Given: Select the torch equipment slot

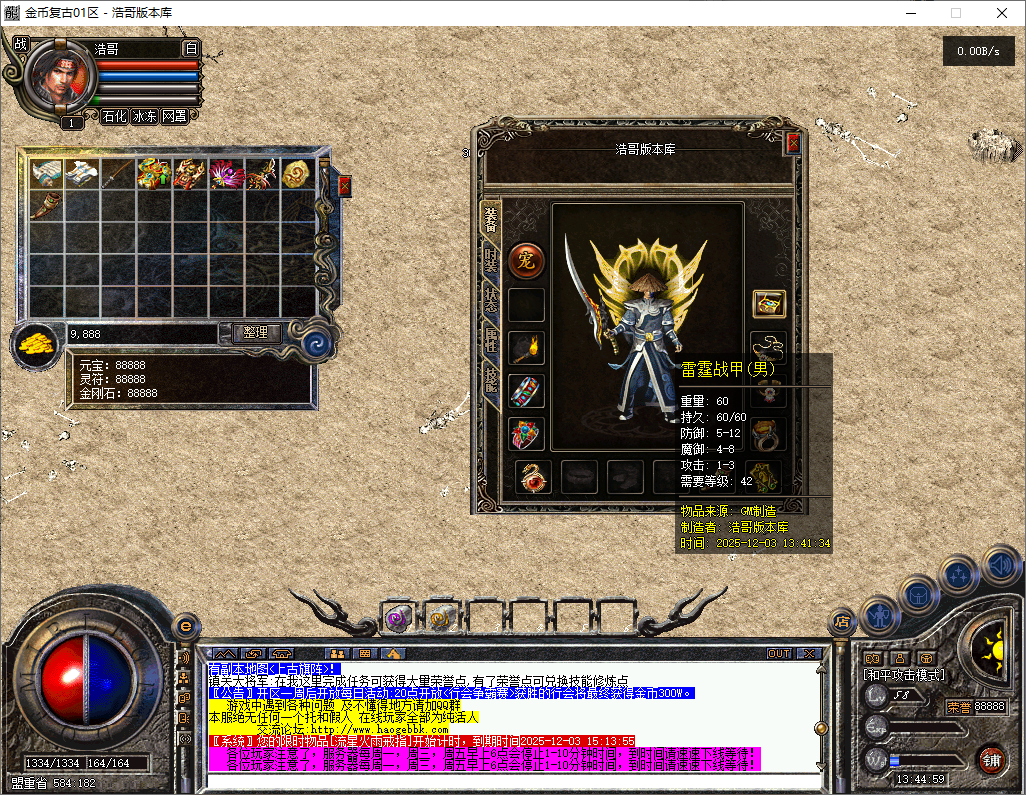Looking at the screenshot, I should click(x=526, y=348).
